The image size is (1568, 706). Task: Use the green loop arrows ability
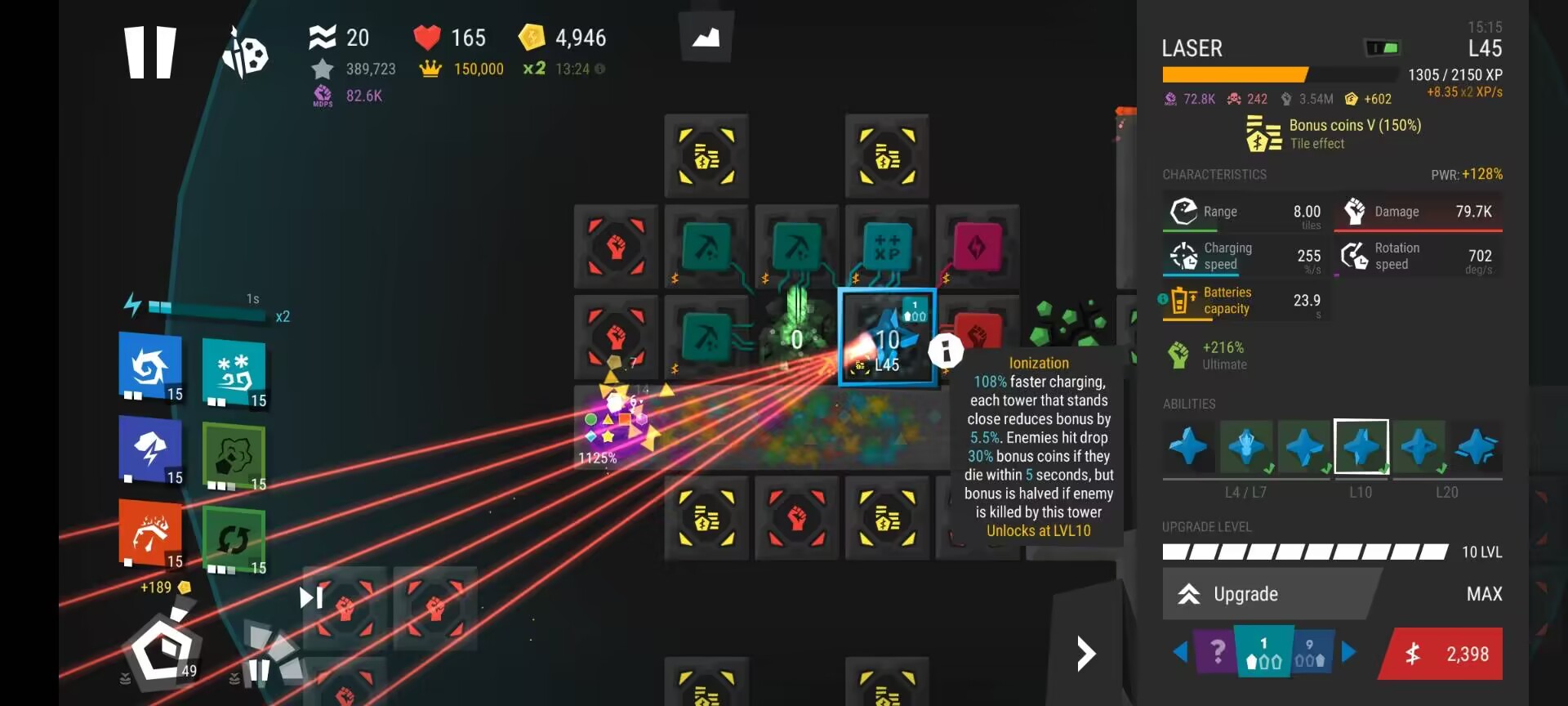coord(234,539)
